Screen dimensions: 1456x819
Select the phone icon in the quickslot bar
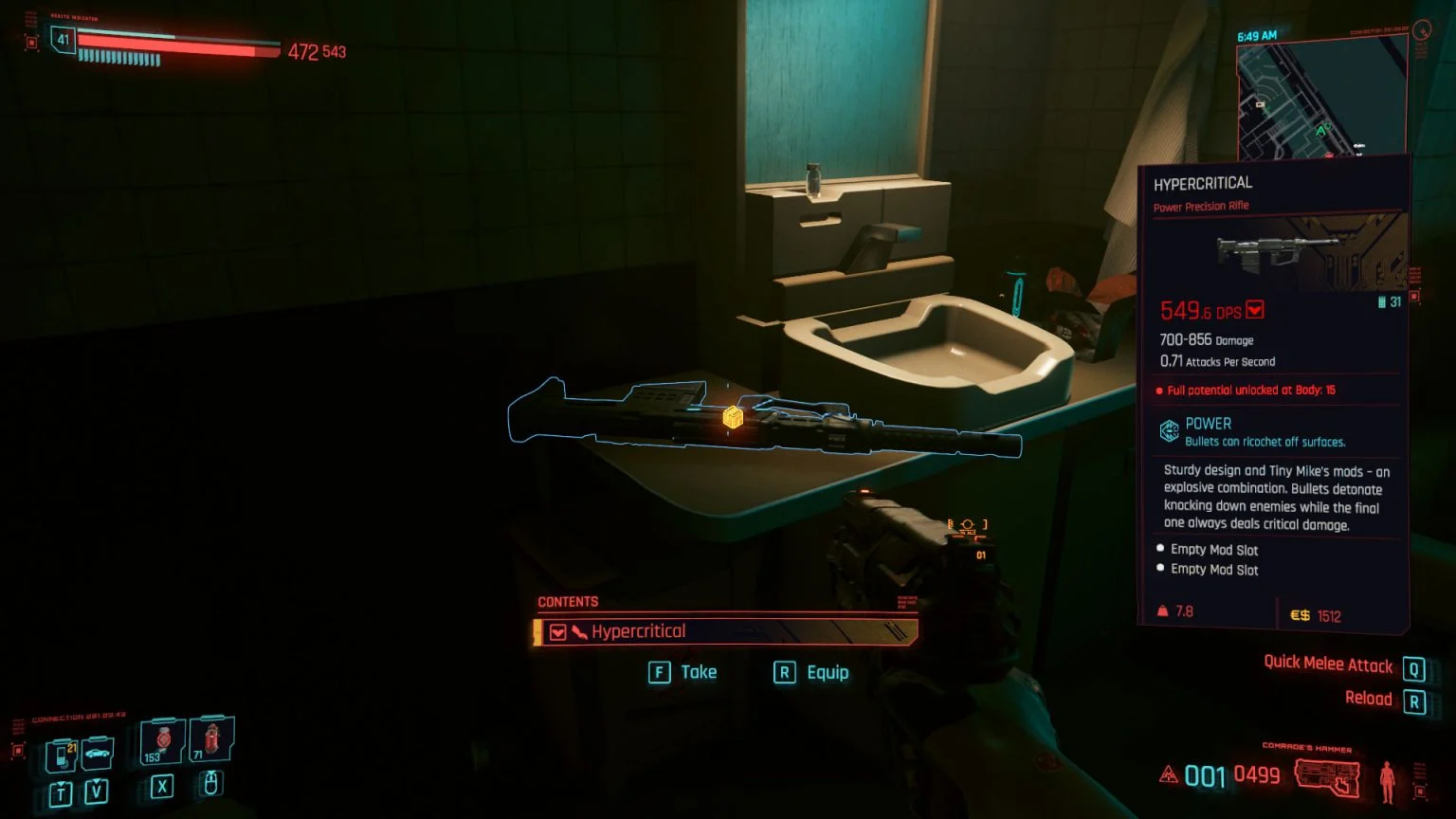(61, 754)
